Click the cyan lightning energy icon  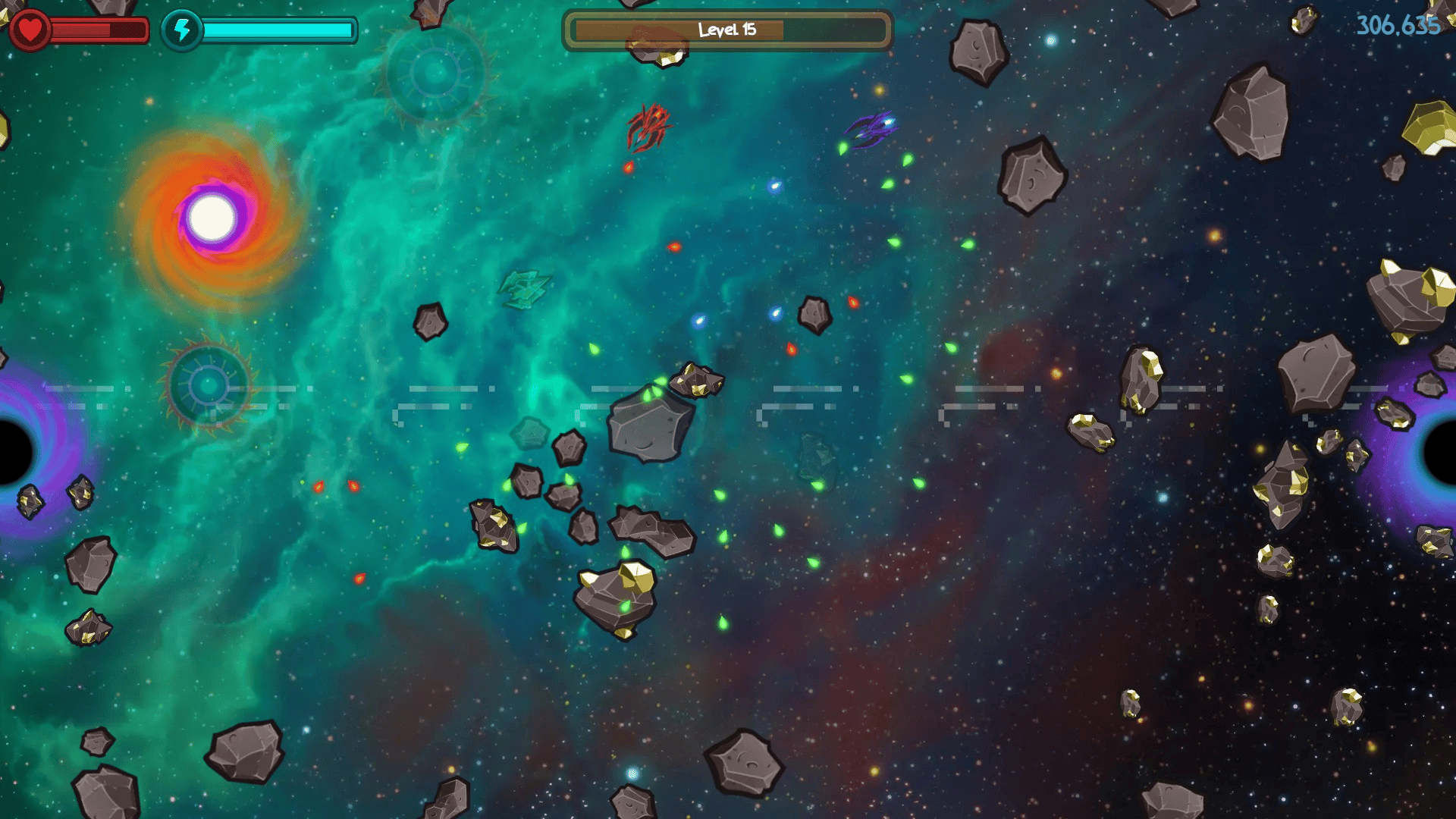182,28
